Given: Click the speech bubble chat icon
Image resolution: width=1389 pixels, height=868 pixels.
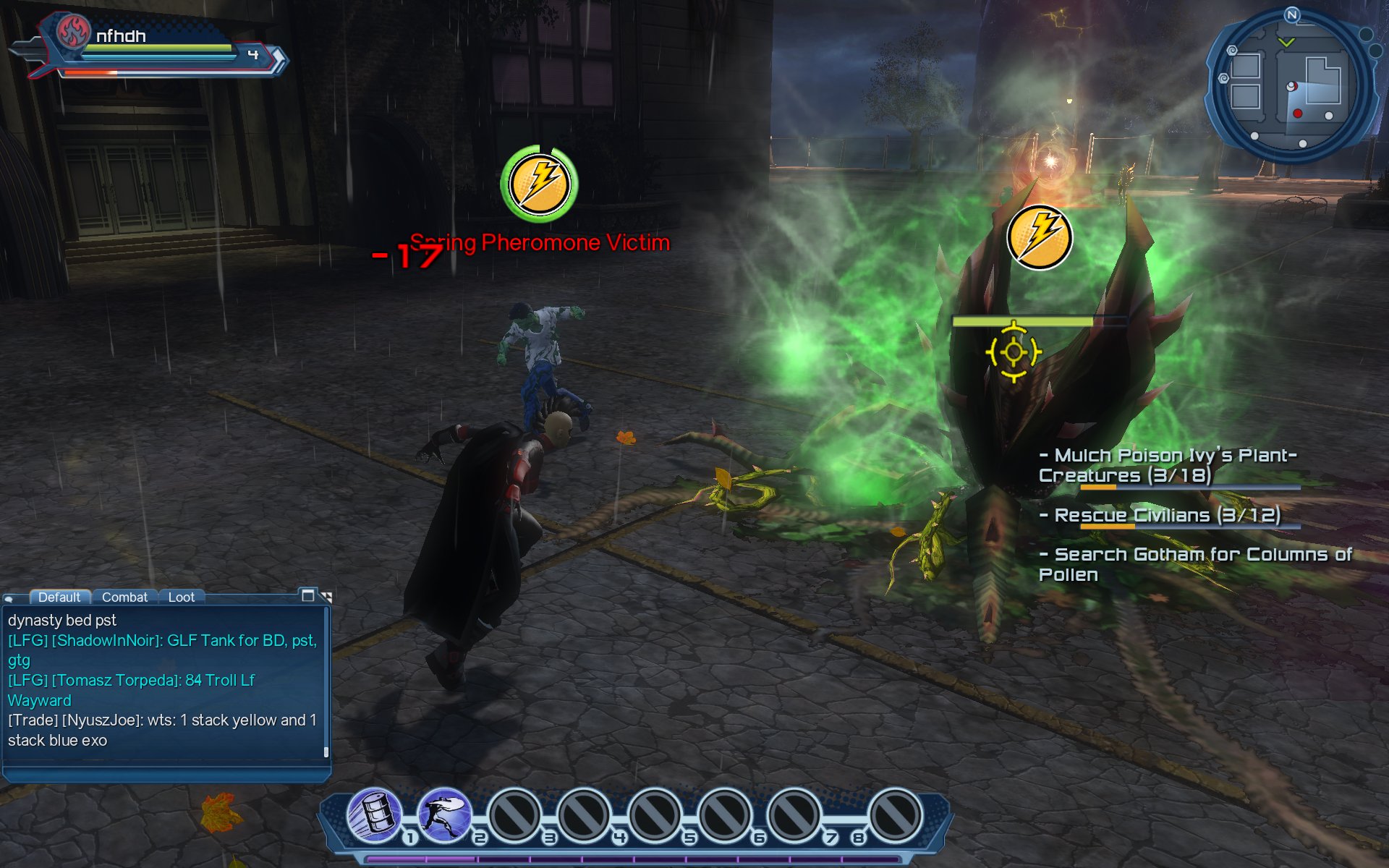Looking at the screenshot, I should point(9,598).
